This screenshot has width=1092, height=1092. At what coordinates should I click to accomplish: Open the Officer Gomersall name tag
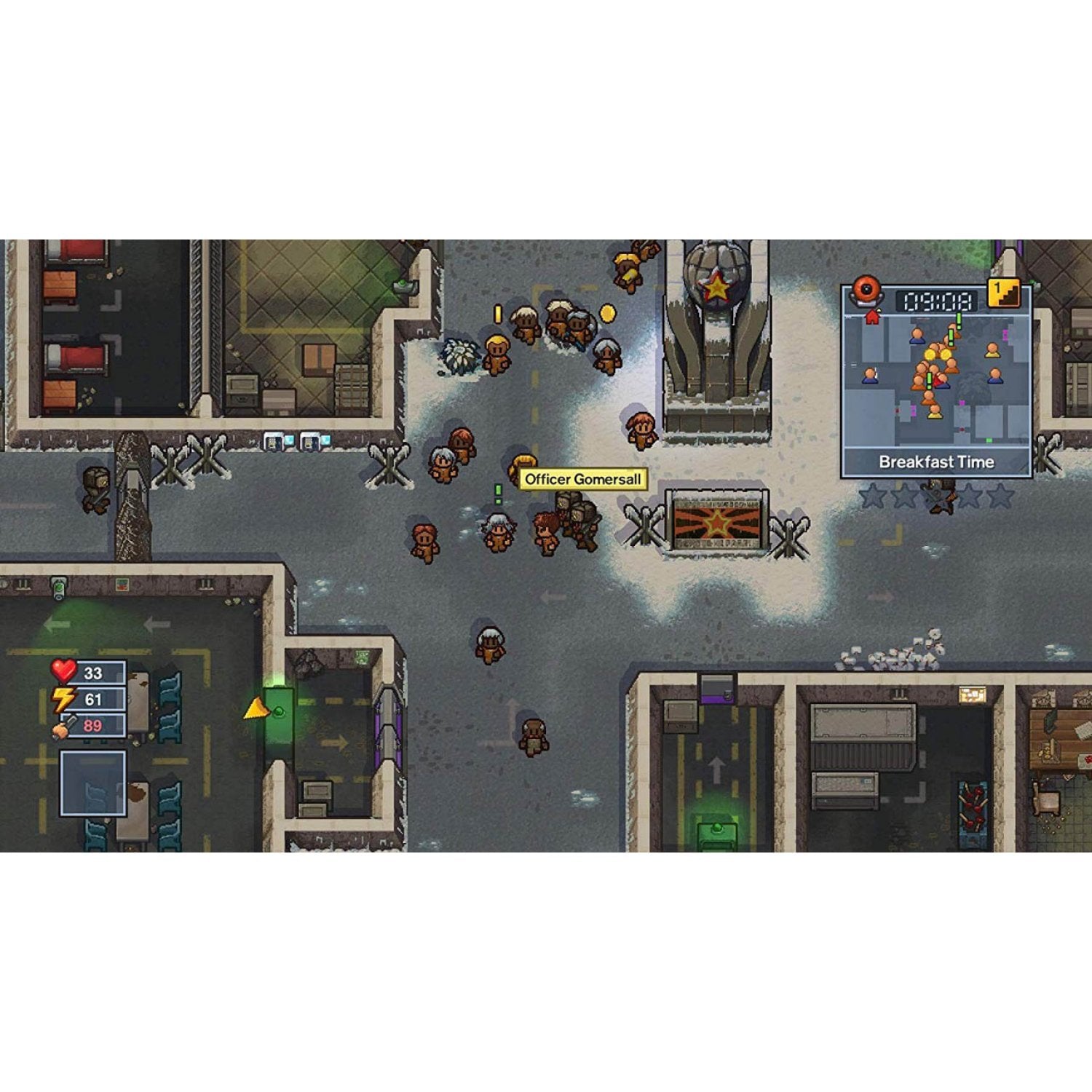pos(582,478)
